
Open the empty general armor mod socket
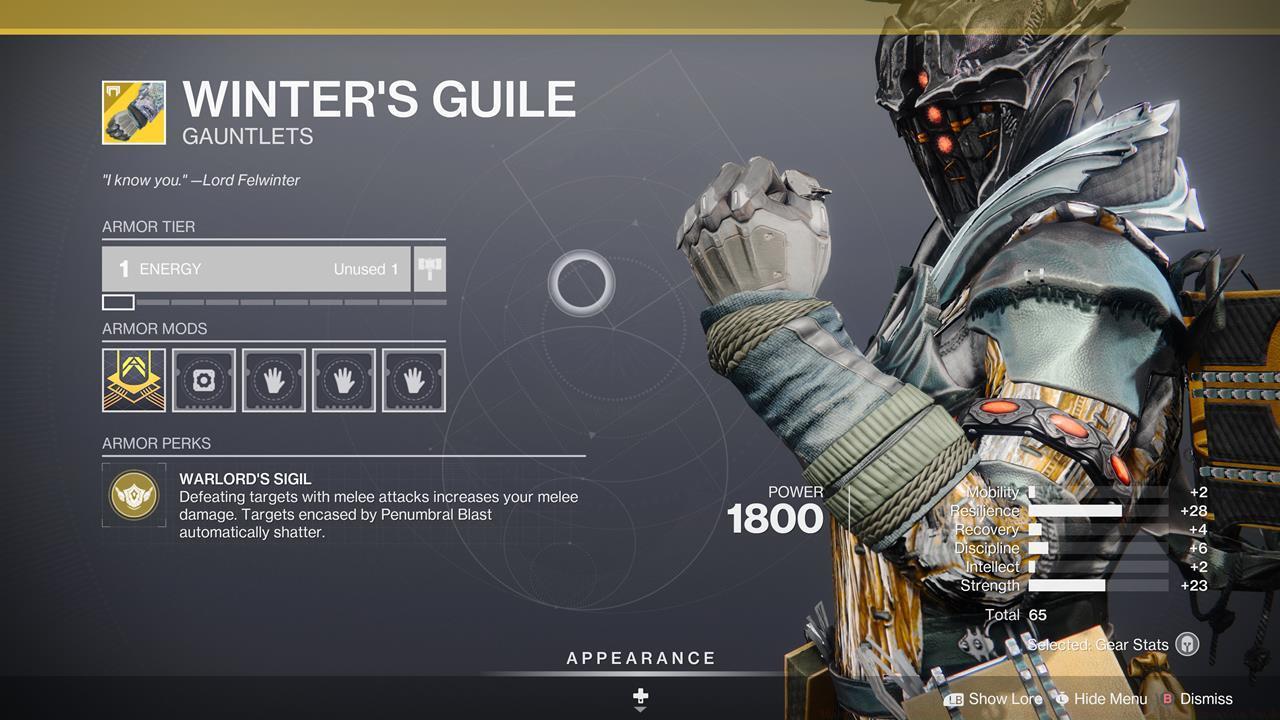204,380
